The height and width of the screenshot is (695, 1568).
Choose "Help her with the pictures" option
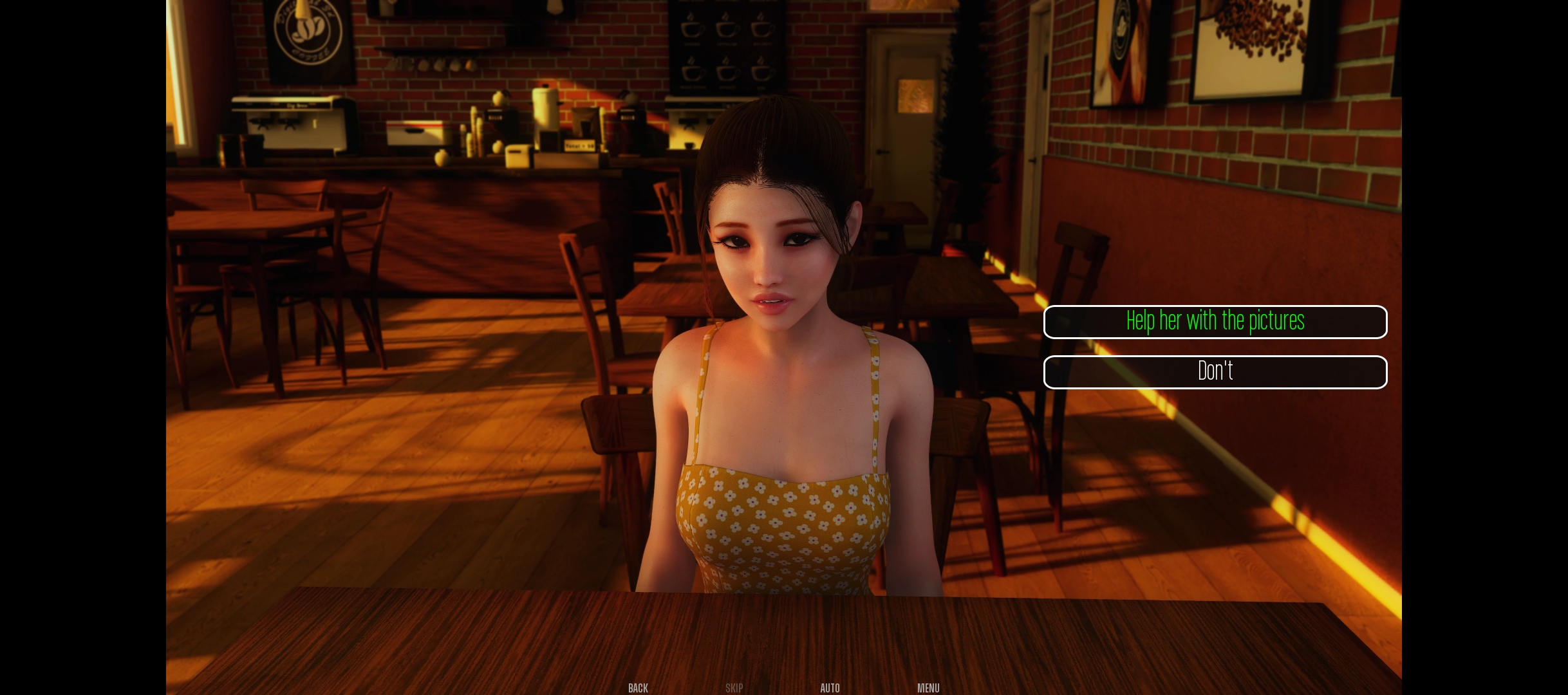click(1215, 321)
